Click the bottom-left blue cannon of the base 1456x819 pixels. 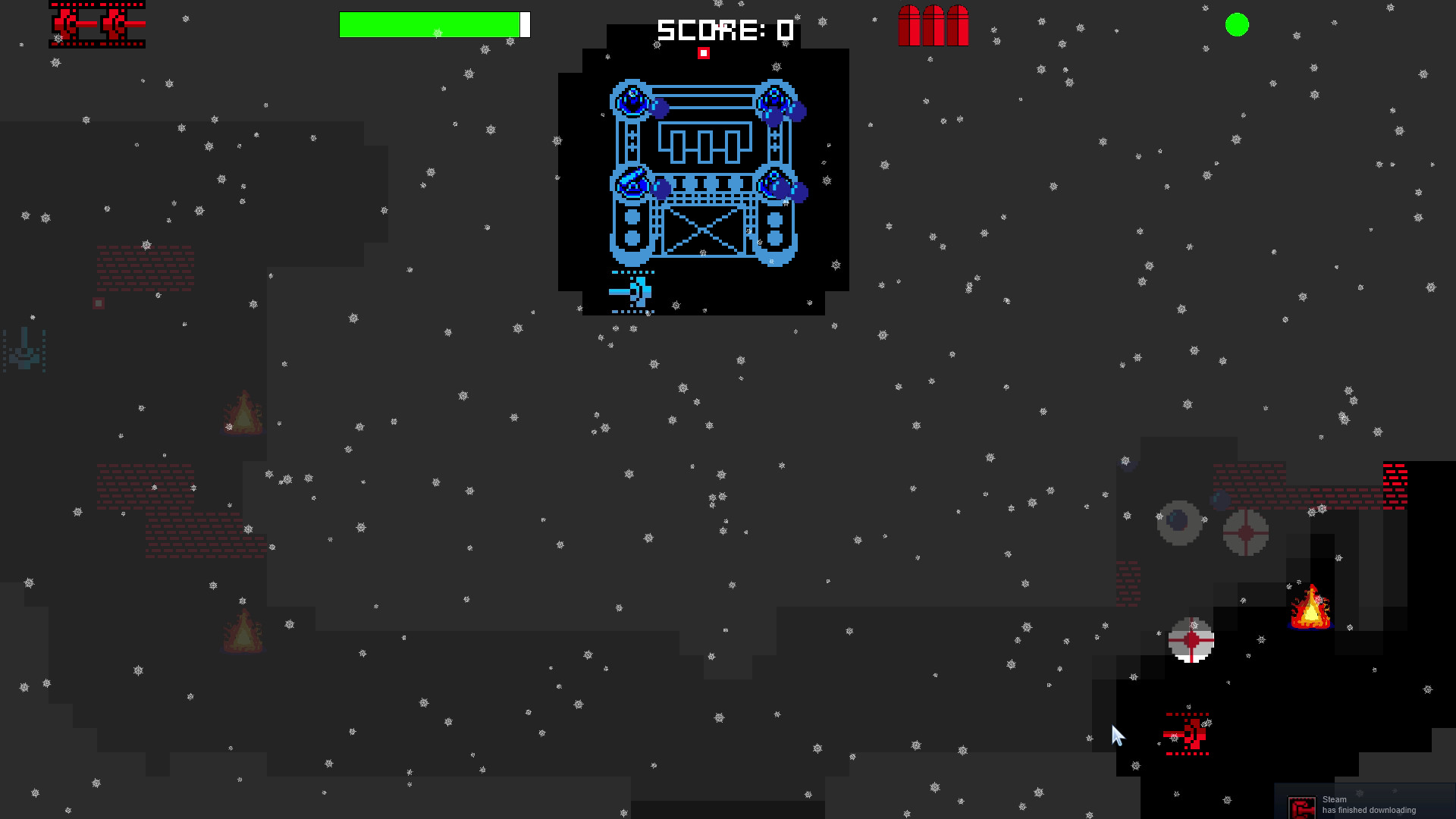coord(632,184)
